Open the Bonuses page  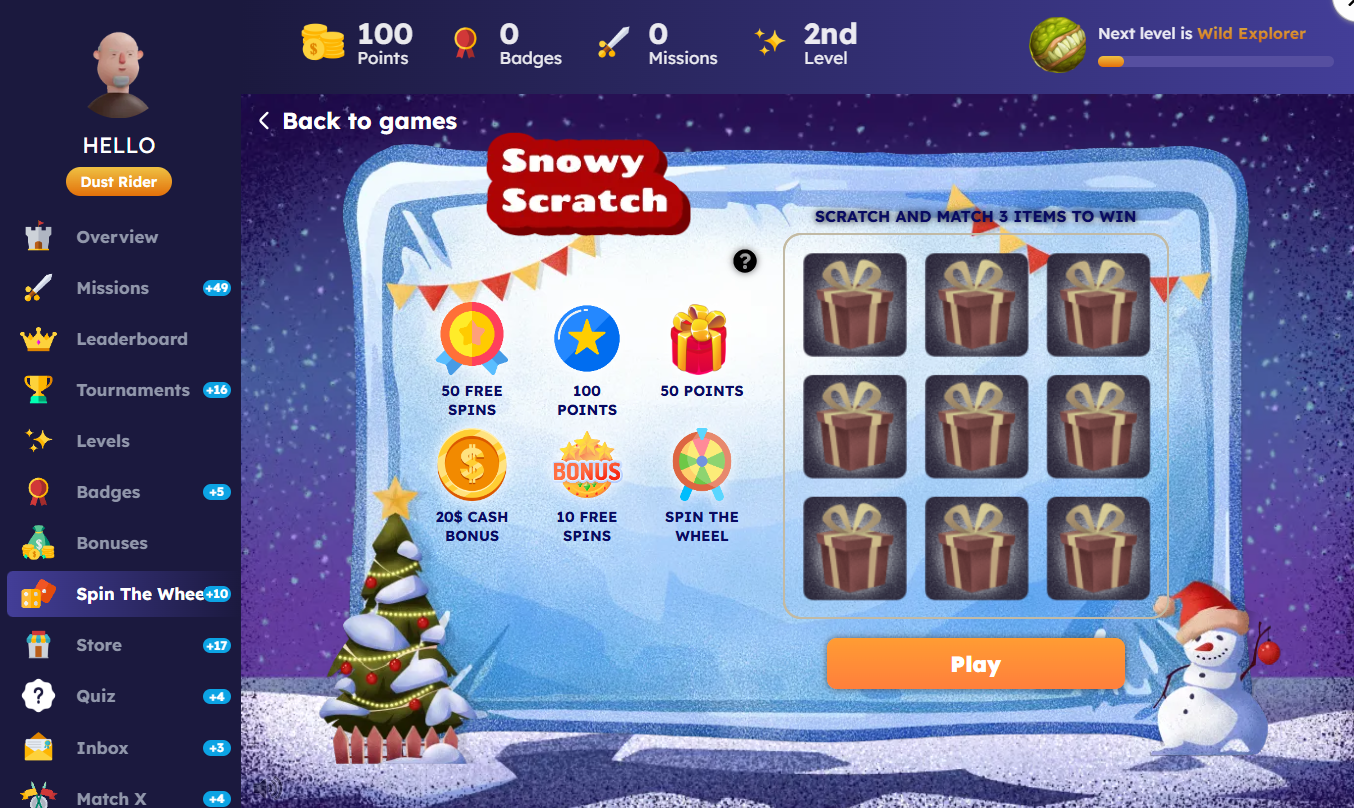[x=112, y=543]
